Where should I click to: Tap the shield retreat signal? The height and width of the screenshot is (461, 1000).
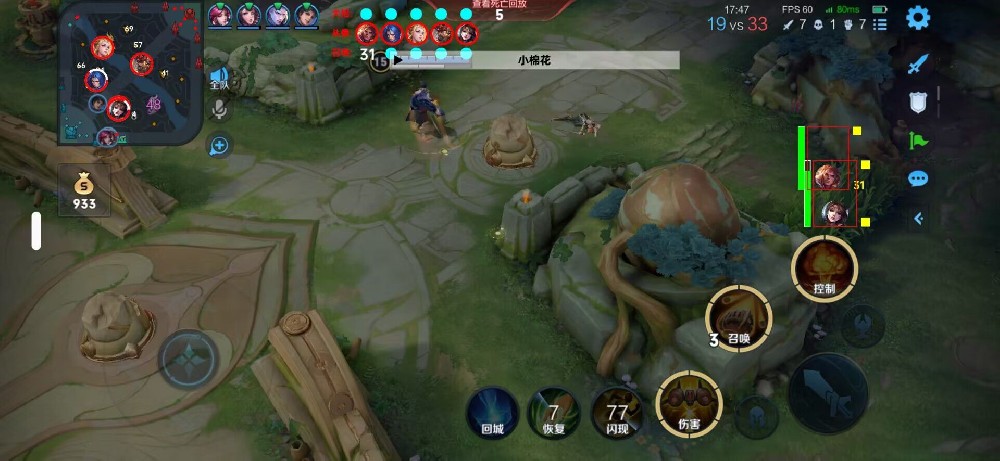(x=918, y=102)
